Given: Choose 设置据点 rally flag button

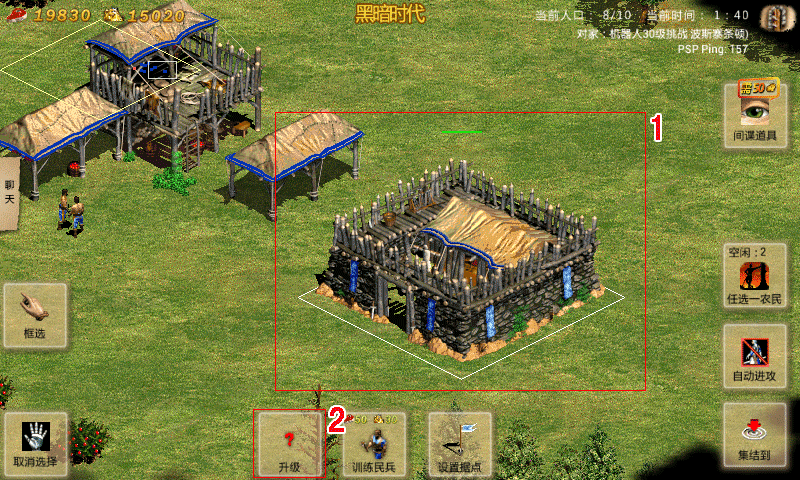Looking at the screenshot, I should [460, 443].
